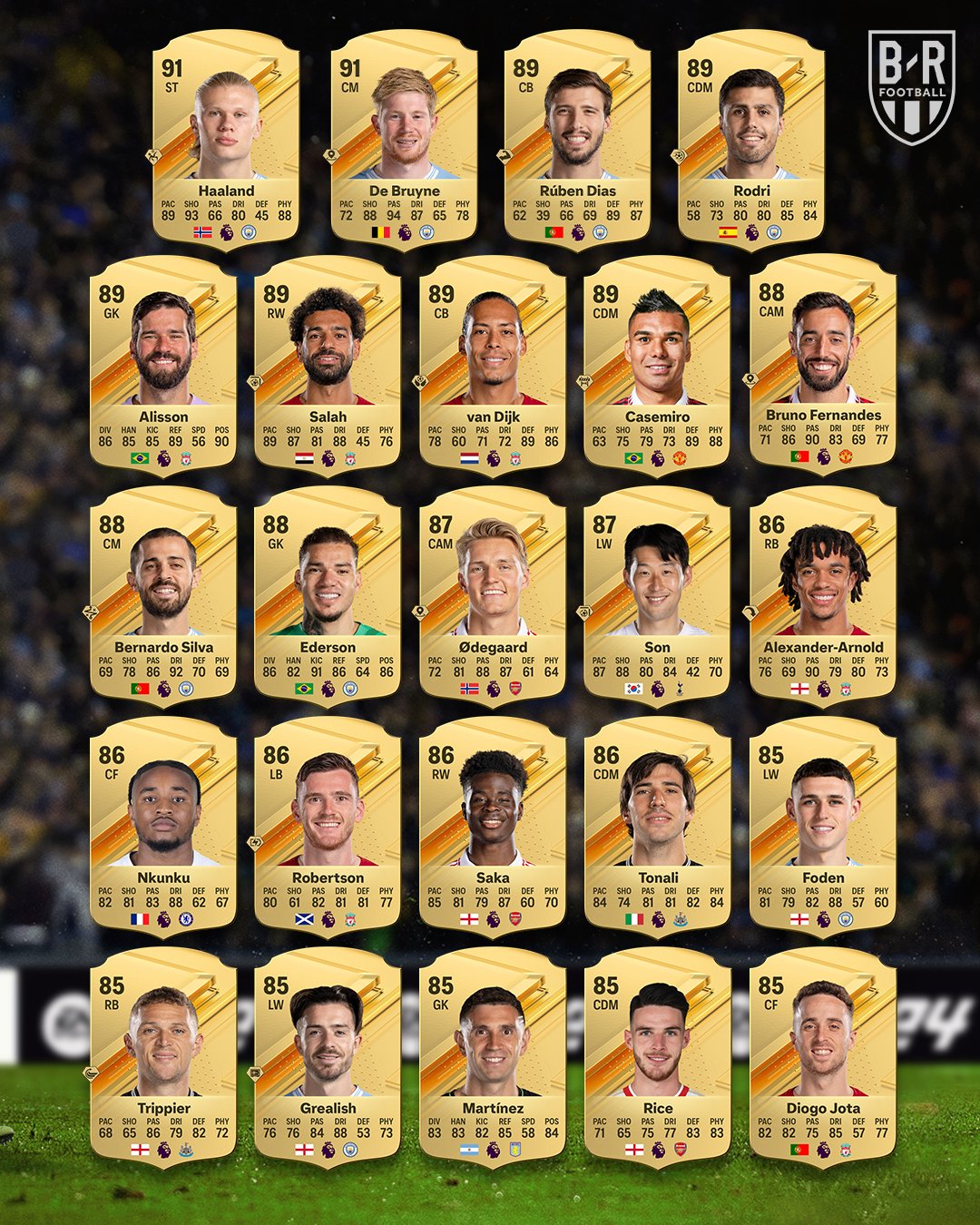This screenshot has width=980, height=1225.
Task: Choose the De Bruyne player card
Action: 404,136
